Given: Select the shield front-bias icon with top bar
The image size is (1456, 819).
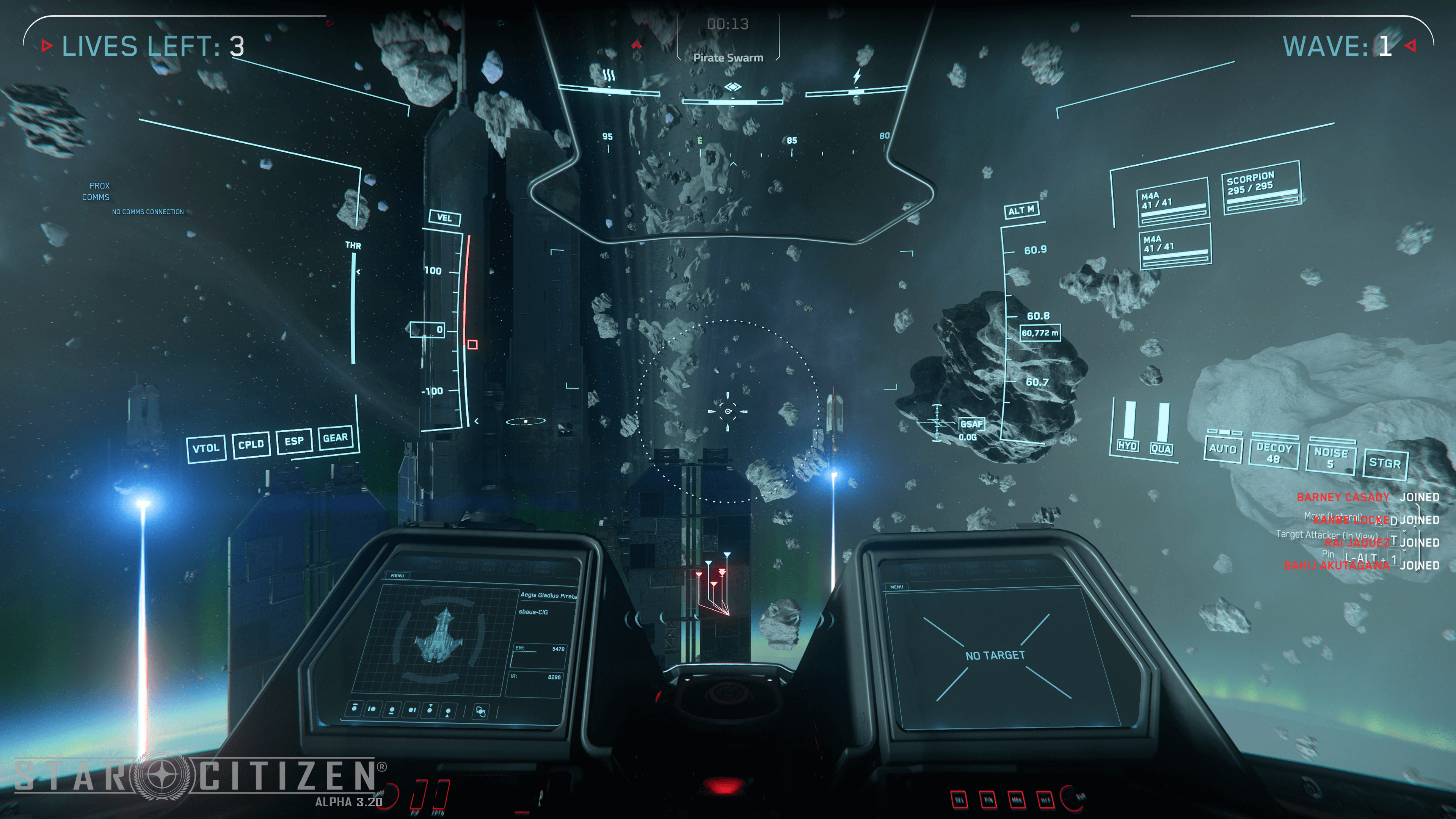Looking at the screenshot, I should click(x=355, y=708).
